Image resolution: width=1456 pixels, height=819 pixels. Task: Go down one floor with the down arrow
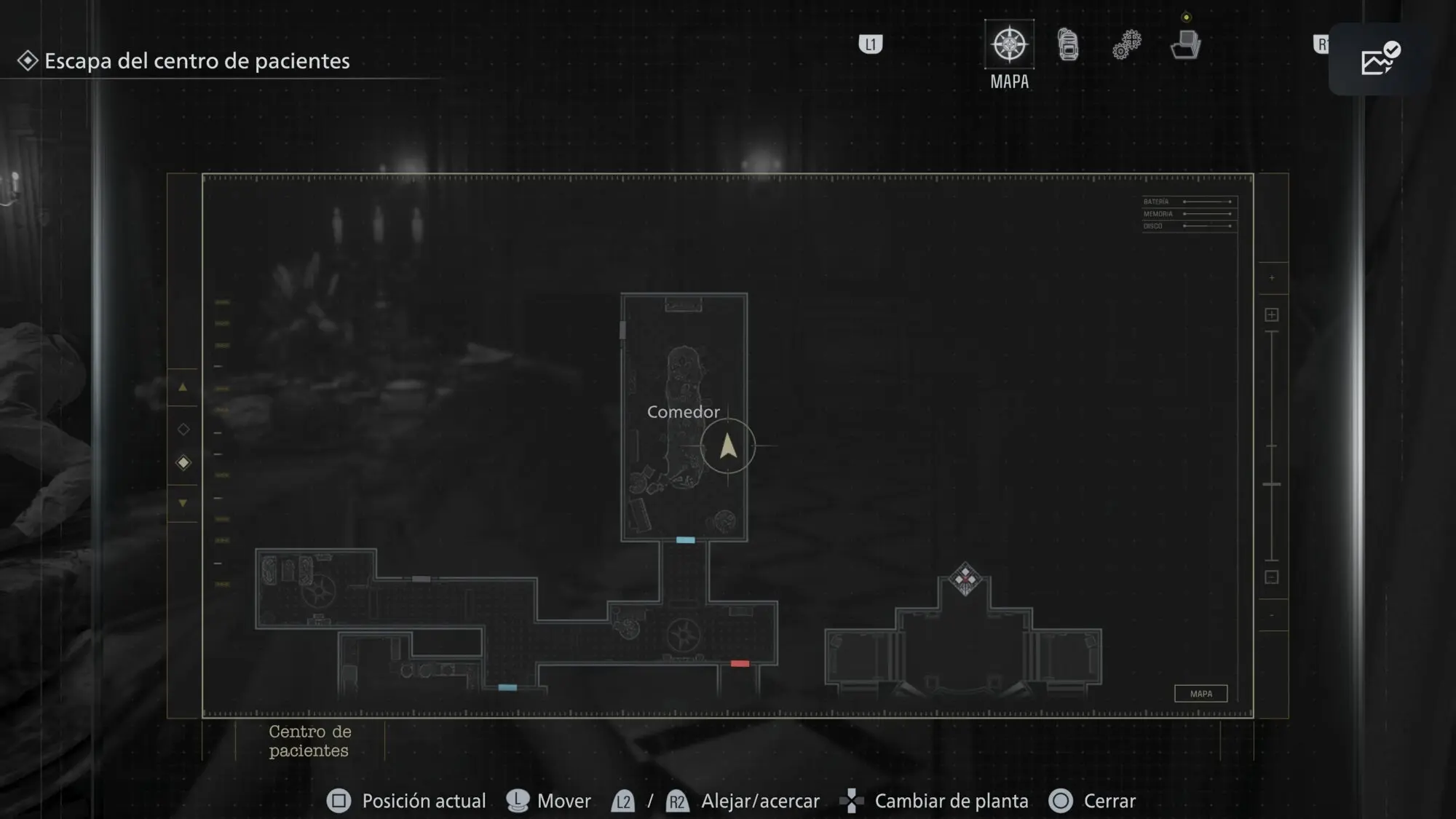click(x=183, y=503)
